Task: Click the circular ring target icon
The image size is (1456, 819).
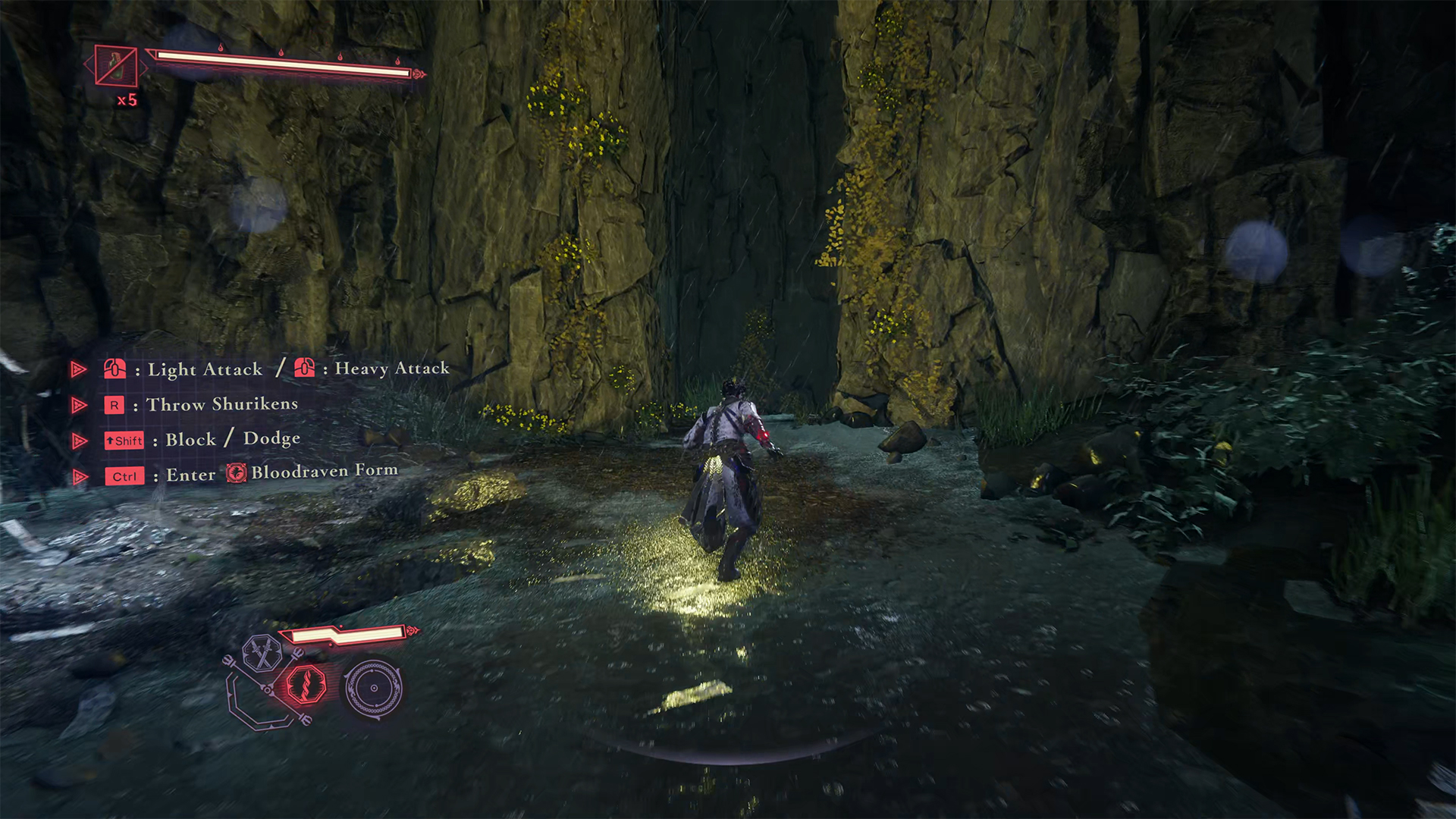Action: [x=373, y=688]
